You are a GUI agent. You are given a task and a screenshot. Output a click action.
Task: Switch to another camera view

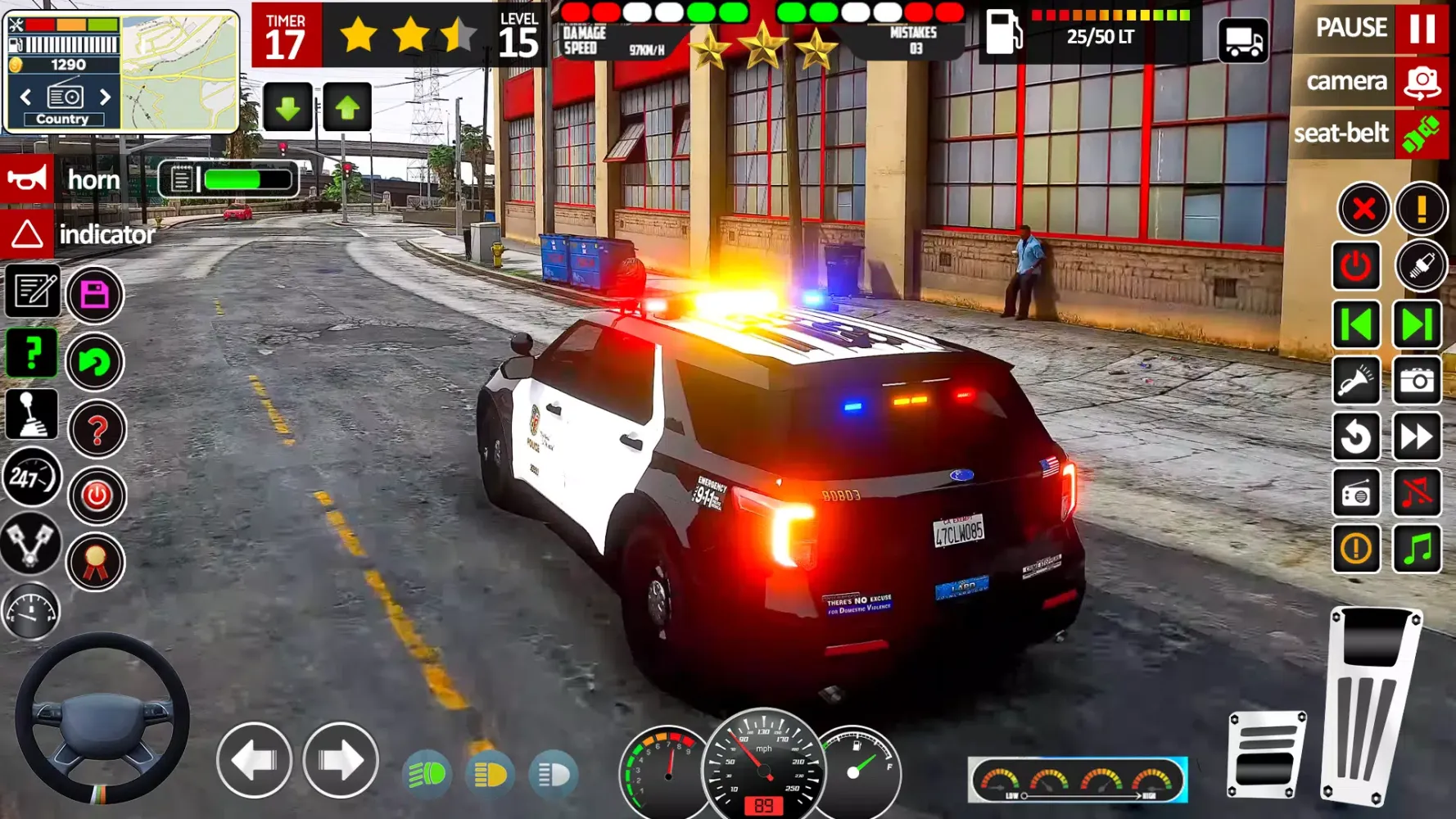[x=1347, y=81]
